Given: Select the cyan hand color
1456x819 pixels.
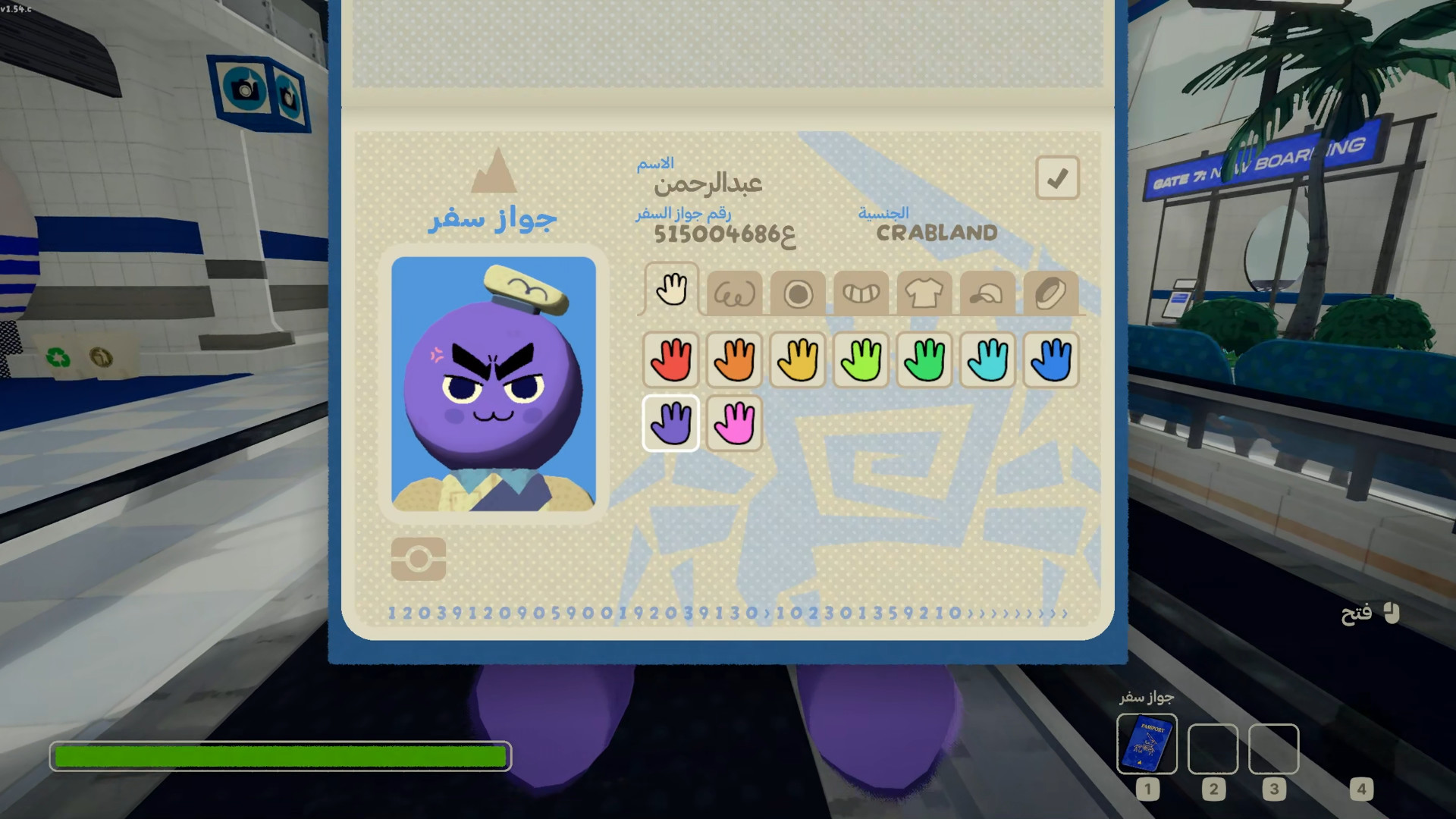Looking at the screenshot, I should pos(987,359).
